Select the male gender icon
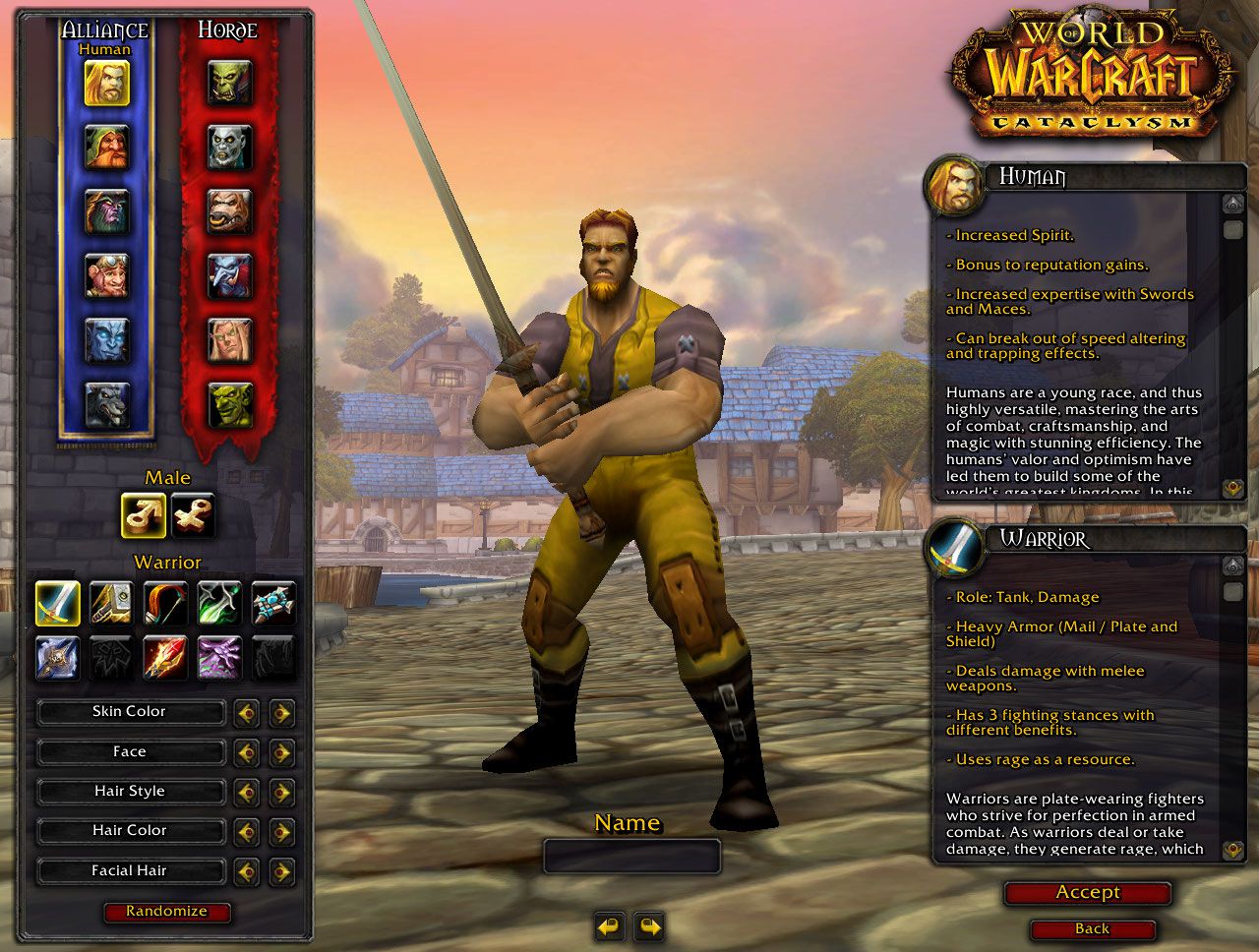Screen dimensions: 1259x952 (144, 515)
